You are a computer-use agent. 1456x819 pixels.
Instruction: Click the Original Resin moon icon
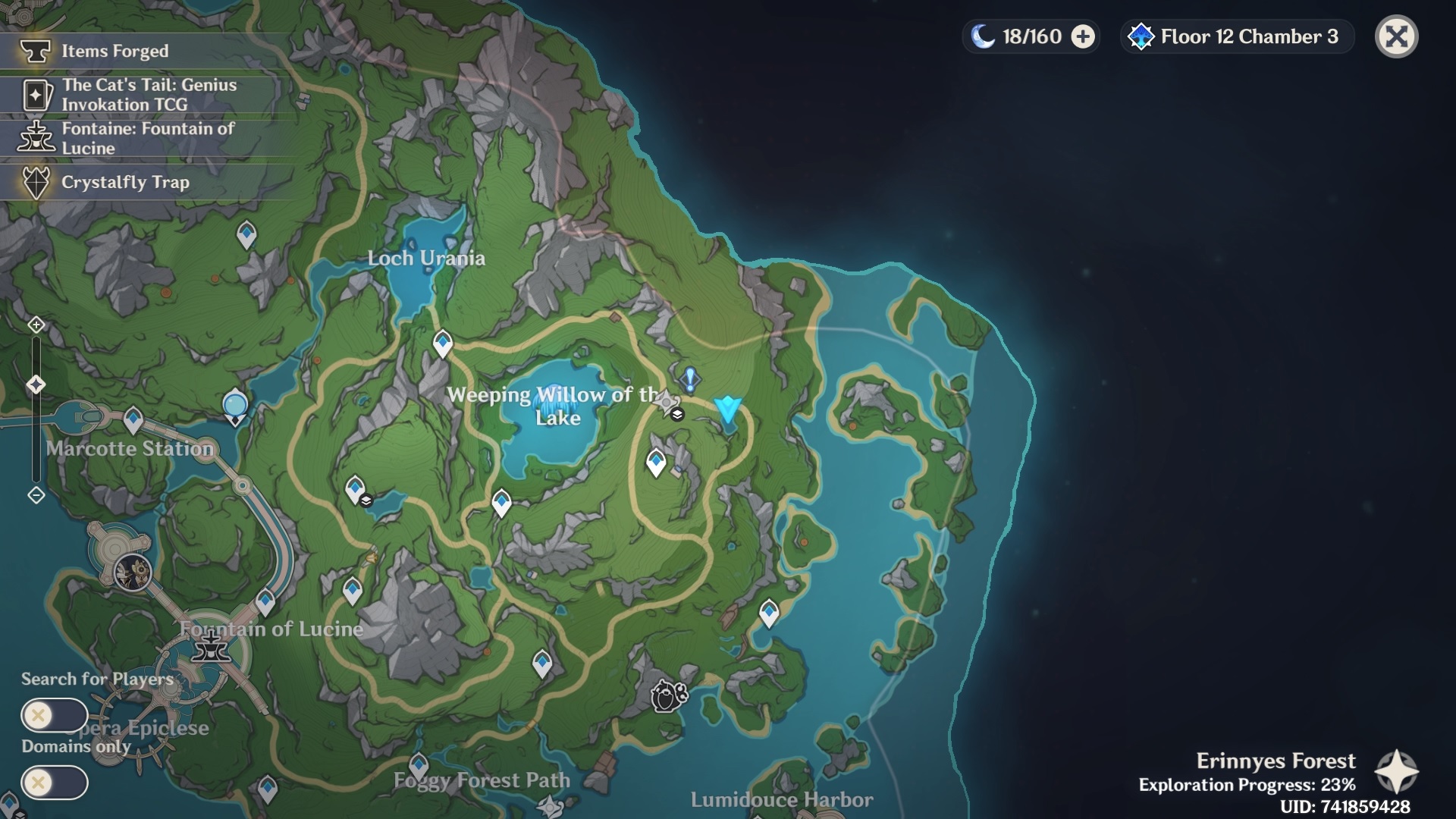(983, 35)
